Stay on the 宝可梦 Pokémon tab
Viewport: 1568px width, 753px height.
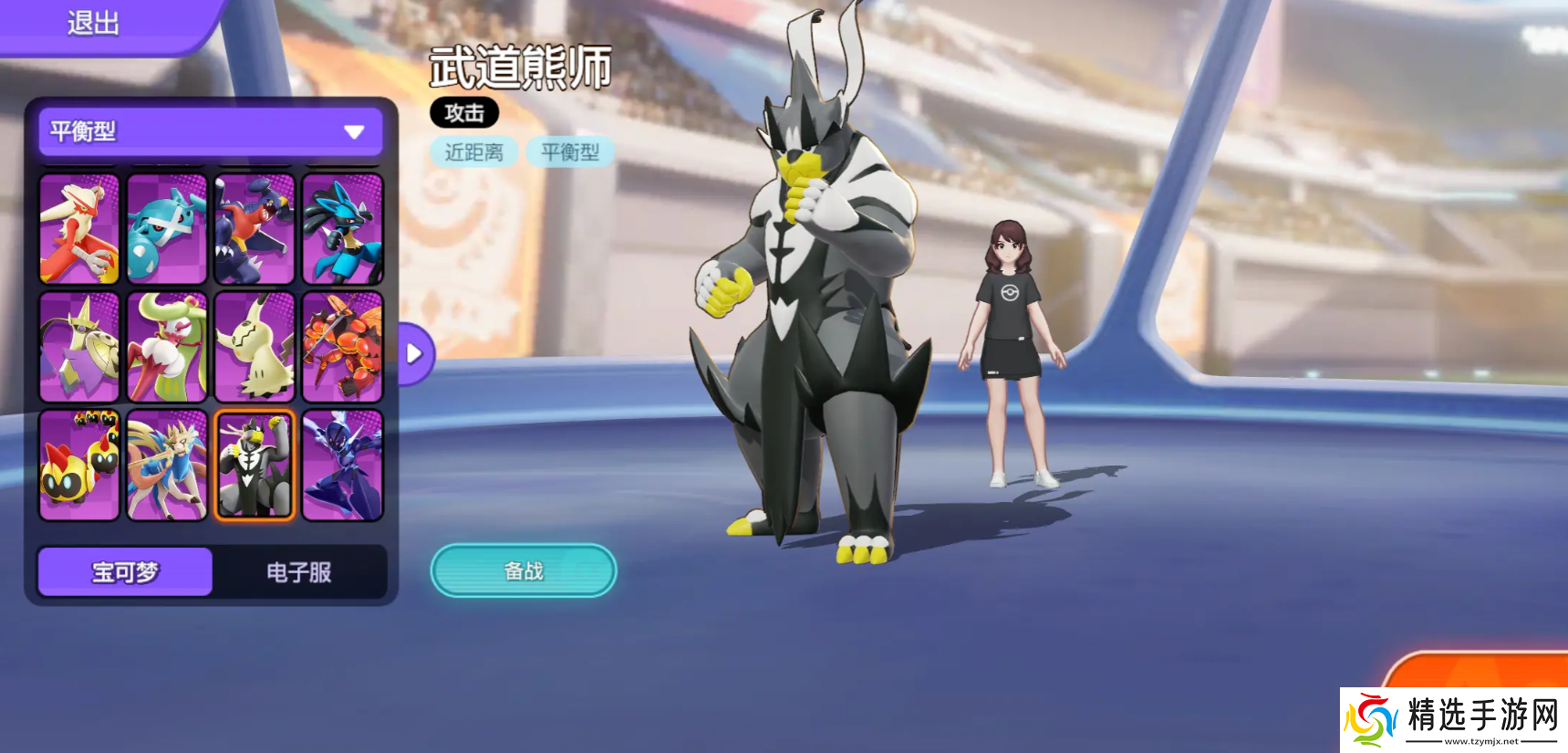pyautogui.click(x=124, y=571)
